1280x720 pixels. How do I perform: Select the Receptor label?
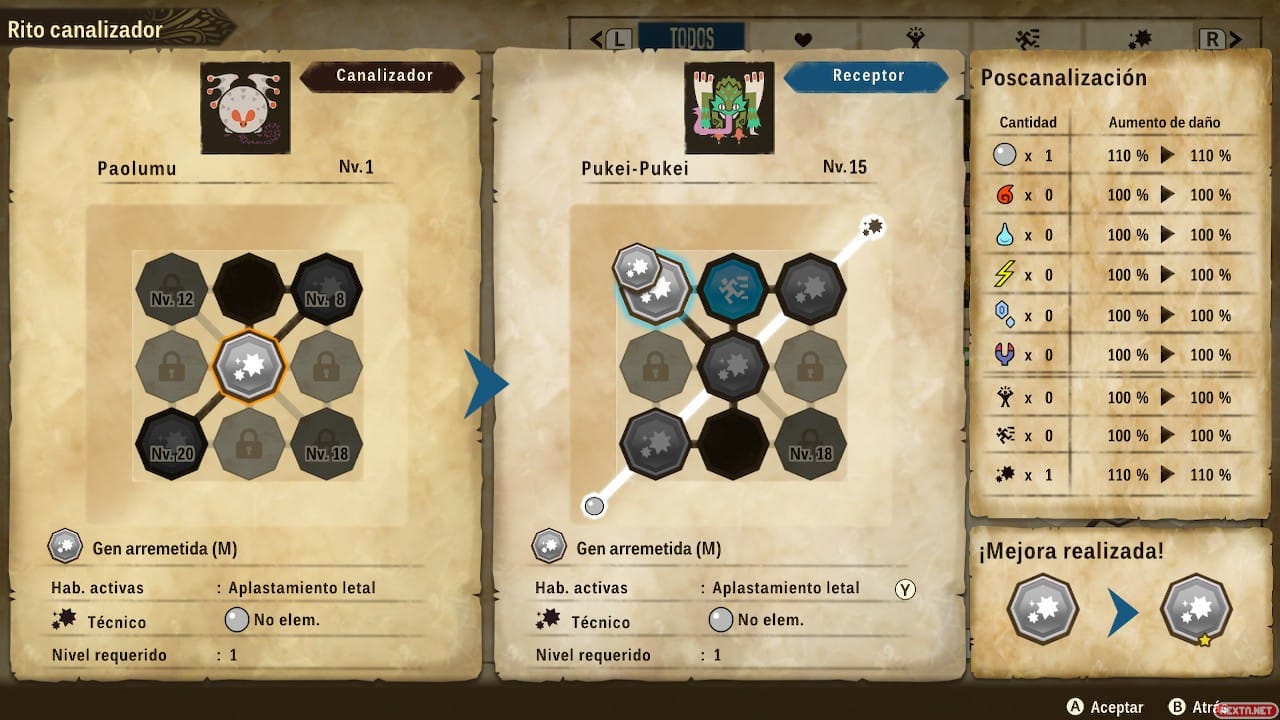(867, 76)
